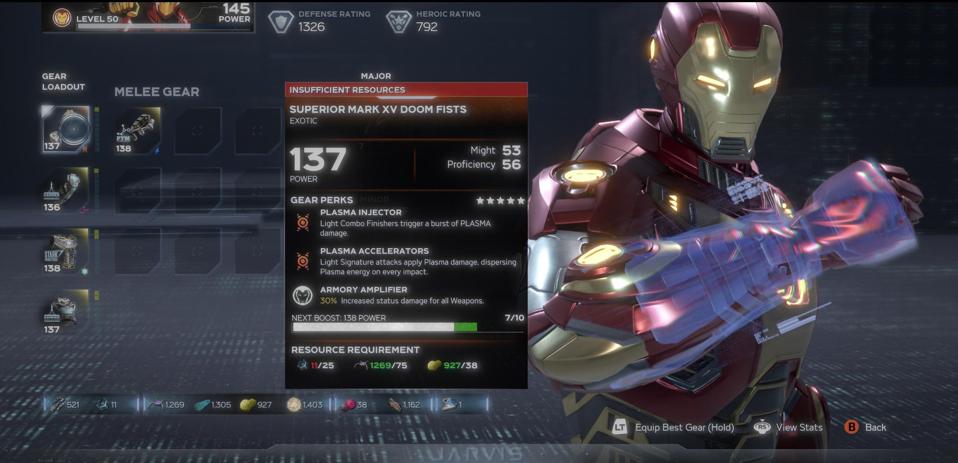
Task: Choose the 138 power defense loadout slot
Action: pyautogui.click(x=65, y=251)
